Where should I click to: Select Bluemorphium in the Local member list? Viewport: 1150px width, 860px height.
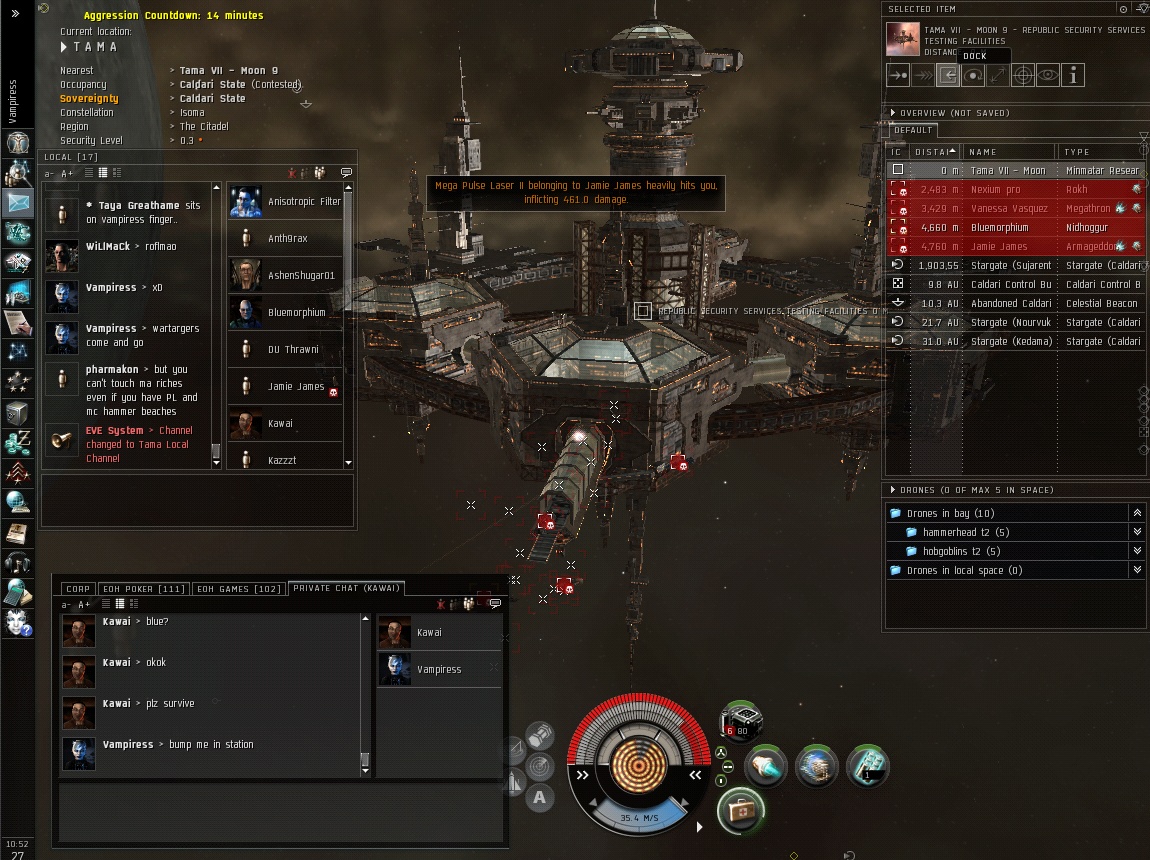[x=296, y=313]
